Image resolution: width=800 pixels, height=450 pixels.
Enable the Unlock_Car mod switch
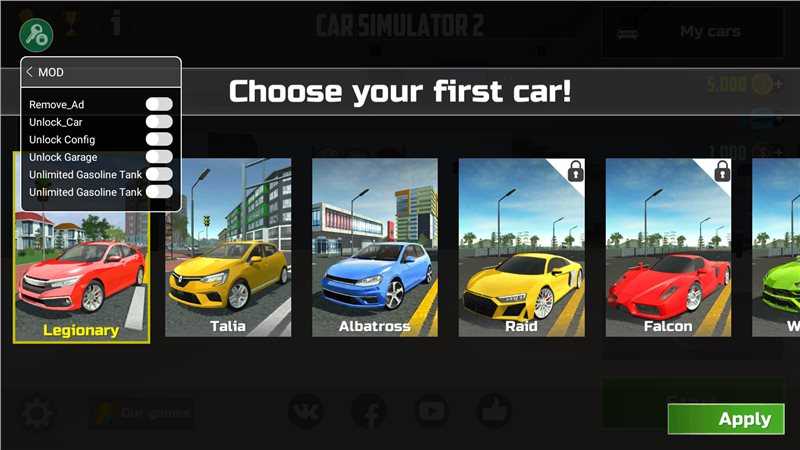pyautogui.click(x=159, y=122)
